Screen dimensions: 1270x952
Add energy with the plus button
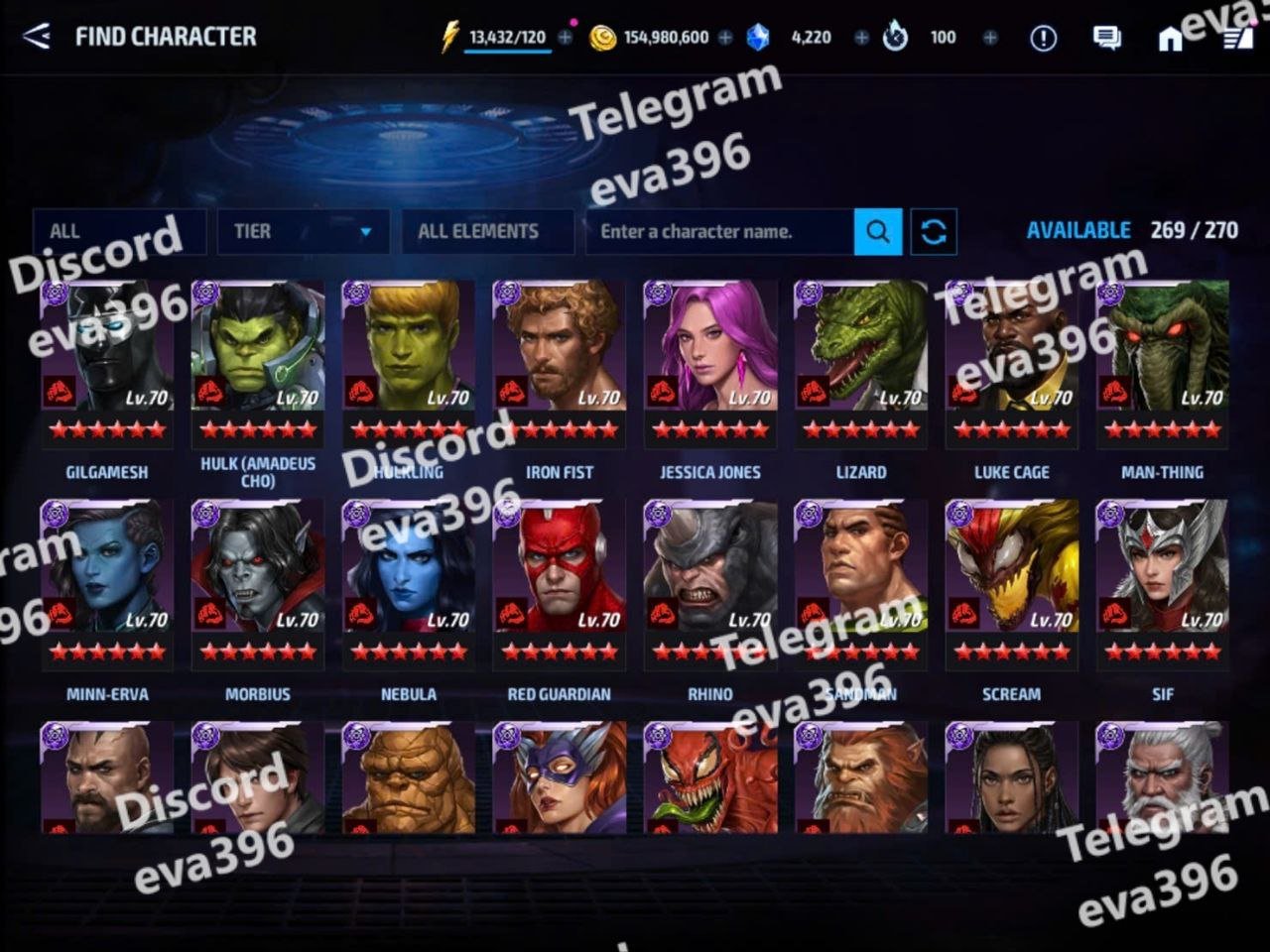coord(566,38)
